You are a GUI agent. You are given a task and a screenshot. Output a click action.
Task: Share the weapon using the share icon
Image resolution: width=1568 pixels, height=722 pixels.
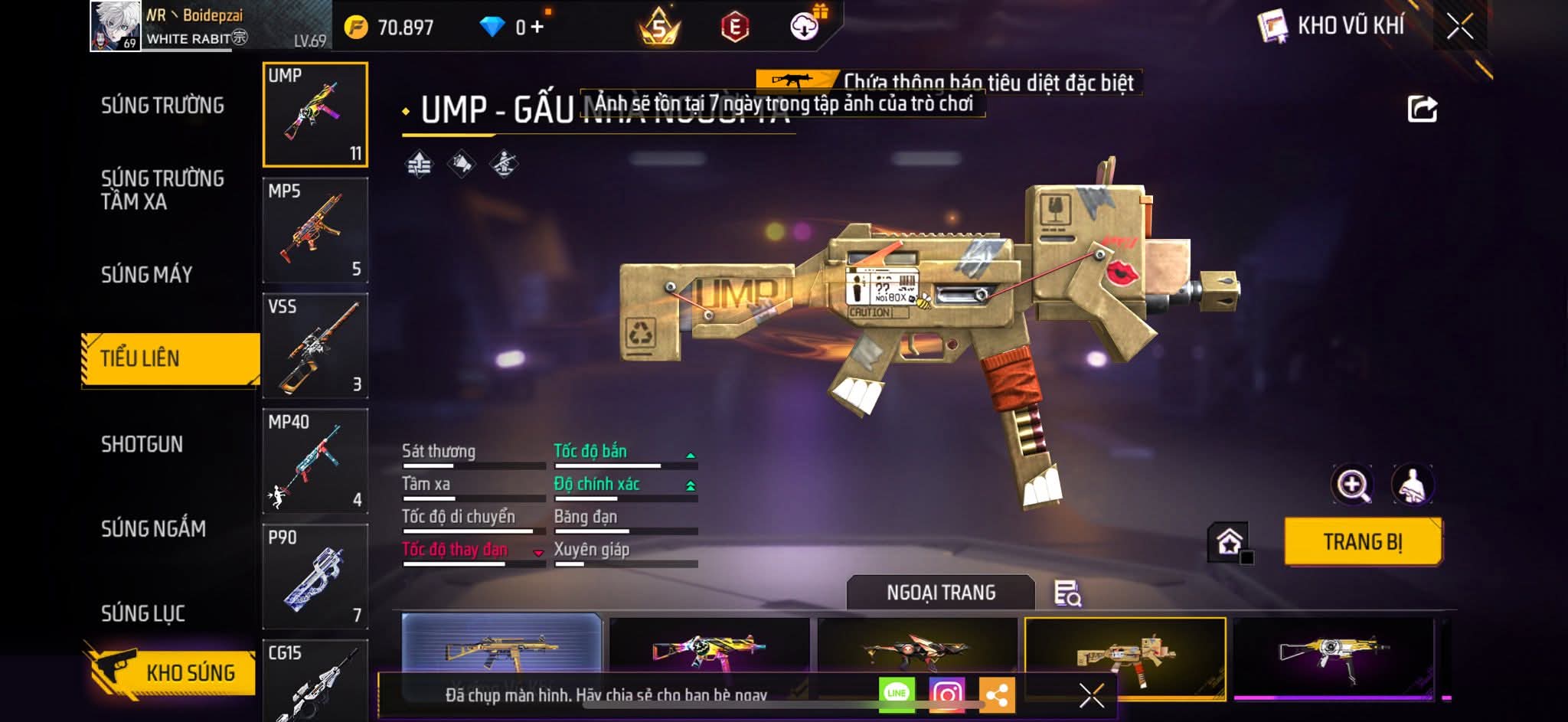pyautogui.click(x=1422, y=109)
